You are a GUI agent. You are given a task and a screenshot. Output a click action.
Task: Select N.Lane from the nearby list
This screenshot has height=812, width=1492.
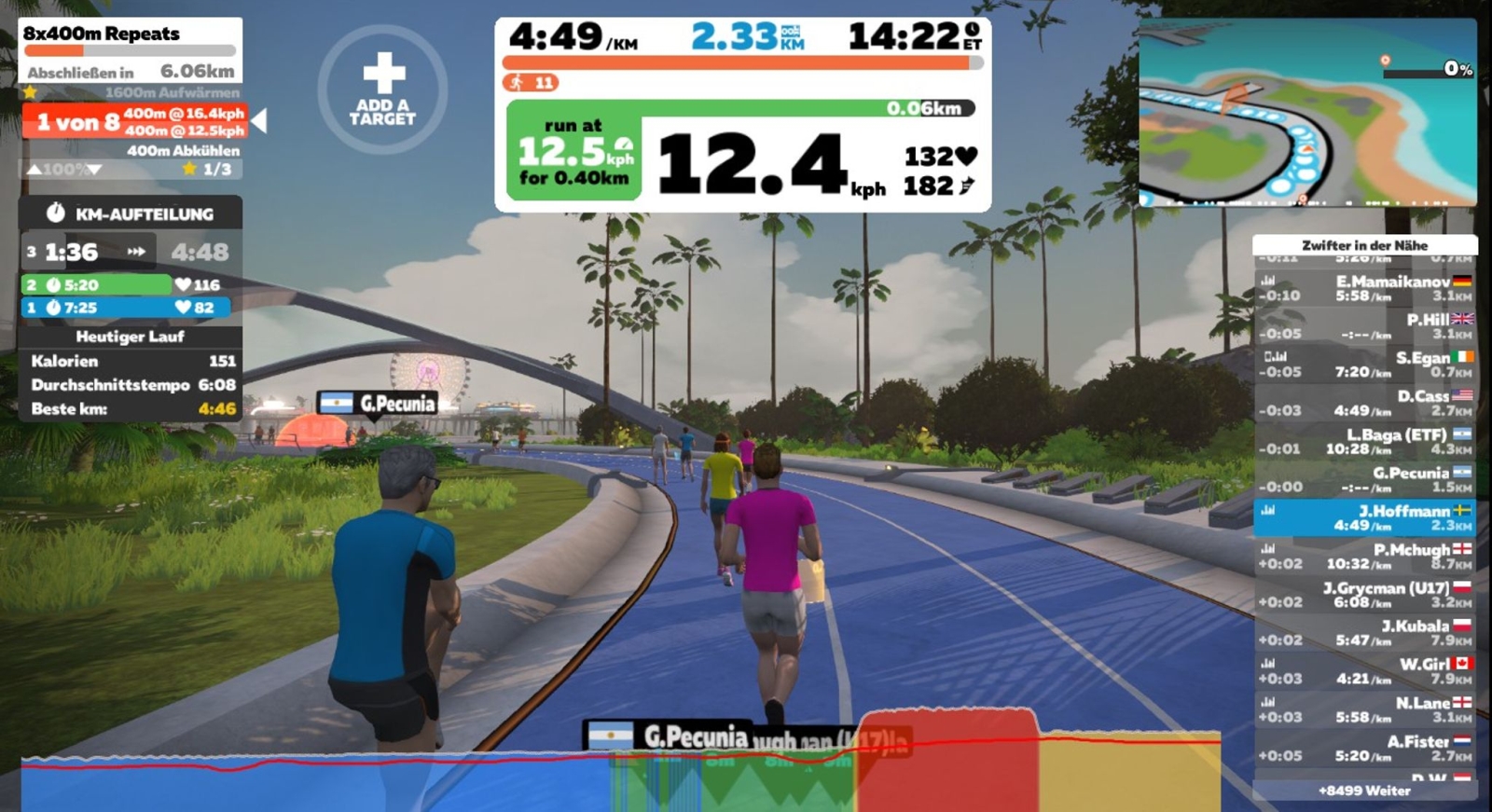click(x=1364, y=709)
